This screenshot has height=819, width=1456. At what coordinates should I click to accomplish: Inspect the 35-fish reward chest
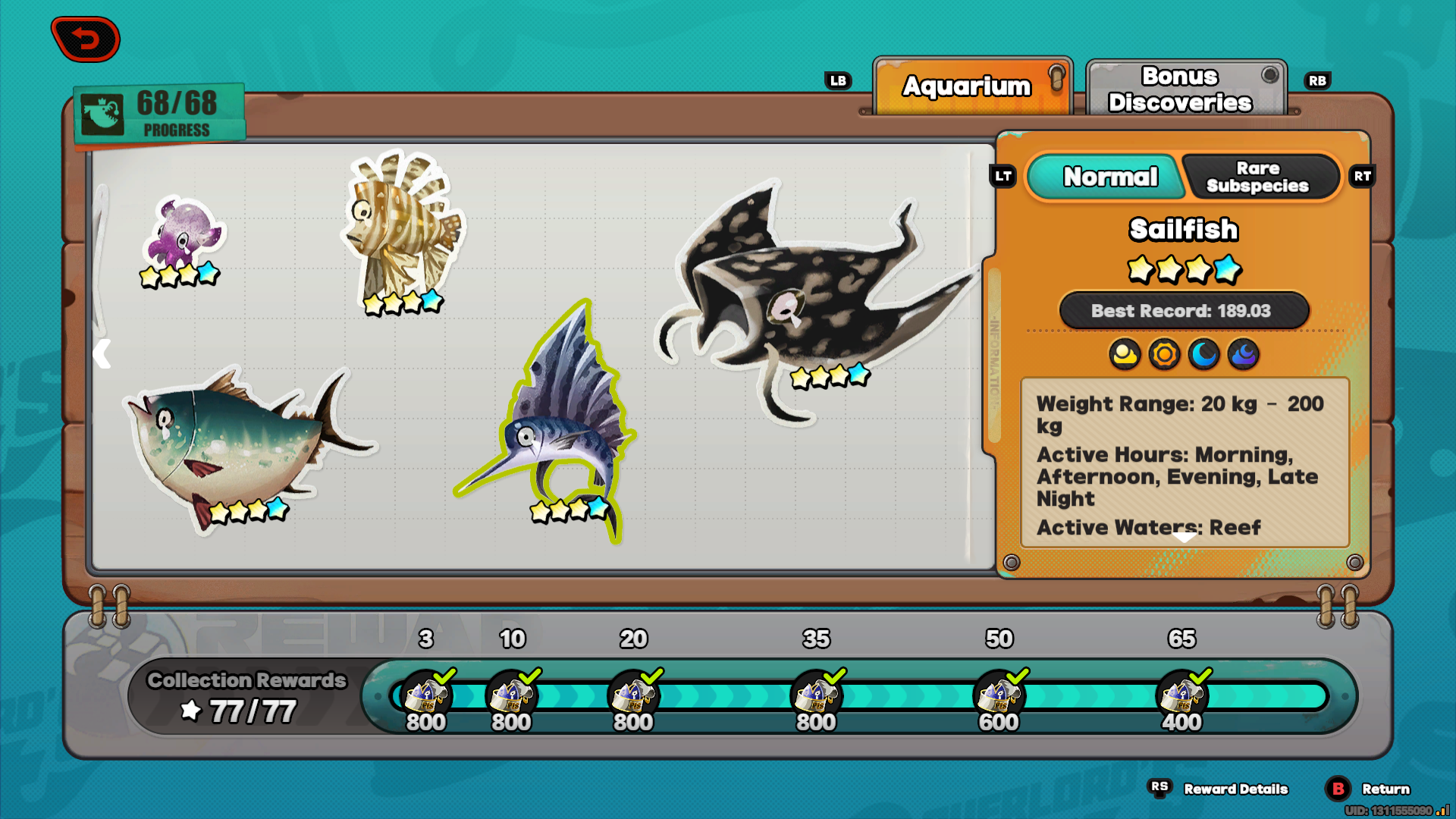pyautogui.click(x=816, y=695)
